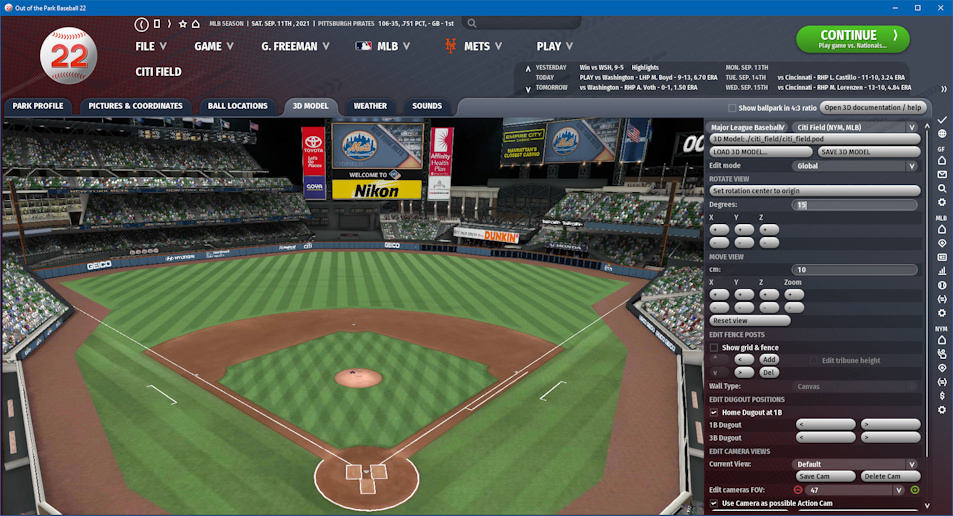The height and width of the screenshot is (516, 953).
Task: Open the G. FREEMAN manager menu
Action: point(299,46)
